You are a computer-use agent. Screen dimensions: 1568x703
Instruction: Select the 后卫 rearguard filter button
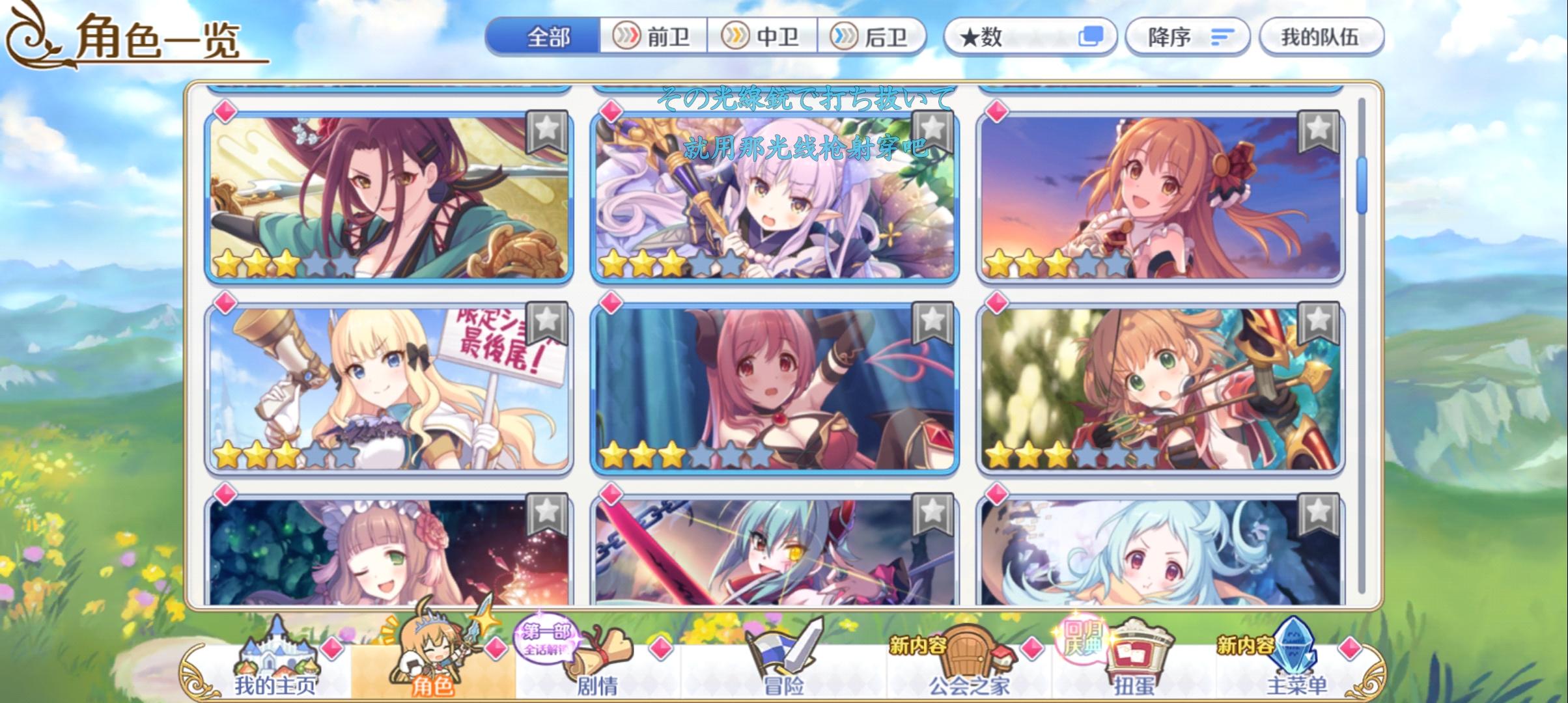coord(876,37)
